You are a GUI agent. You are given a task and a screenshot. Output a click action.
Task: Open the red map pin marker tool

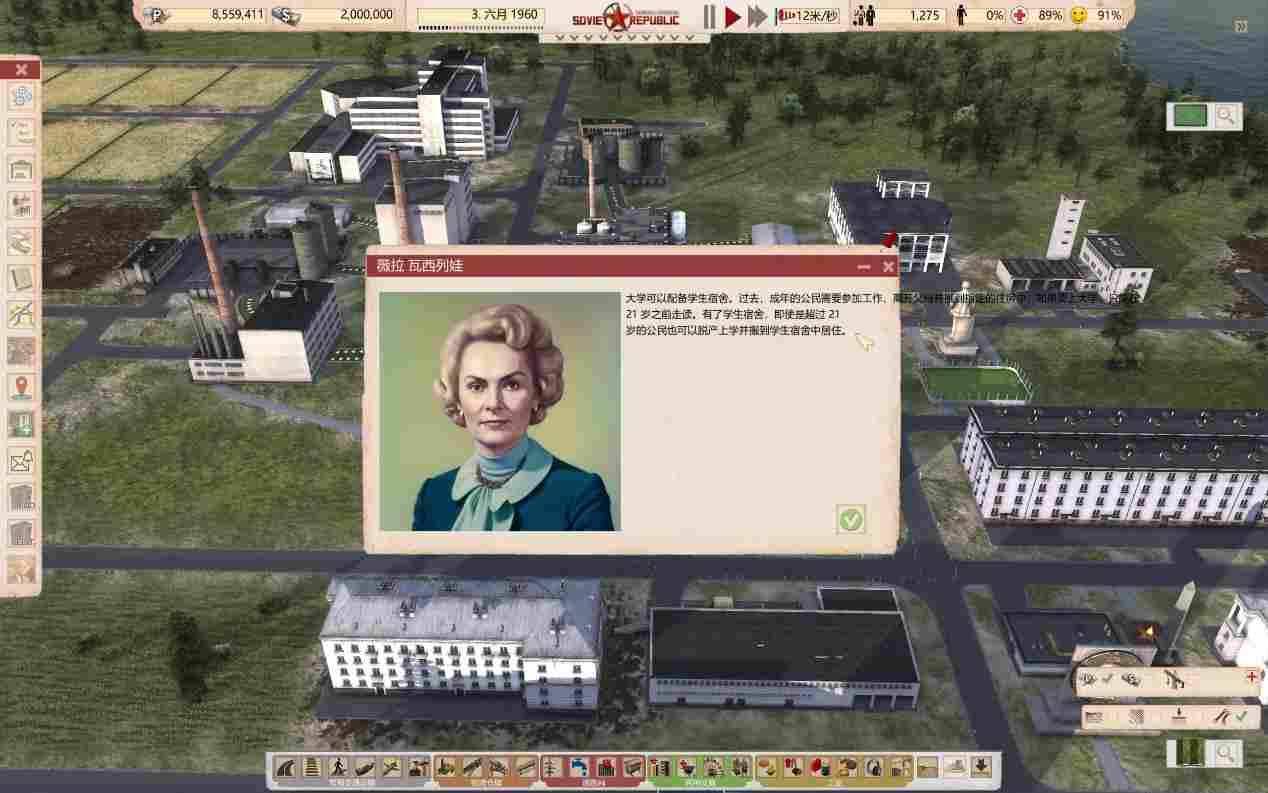pos(21,387)
